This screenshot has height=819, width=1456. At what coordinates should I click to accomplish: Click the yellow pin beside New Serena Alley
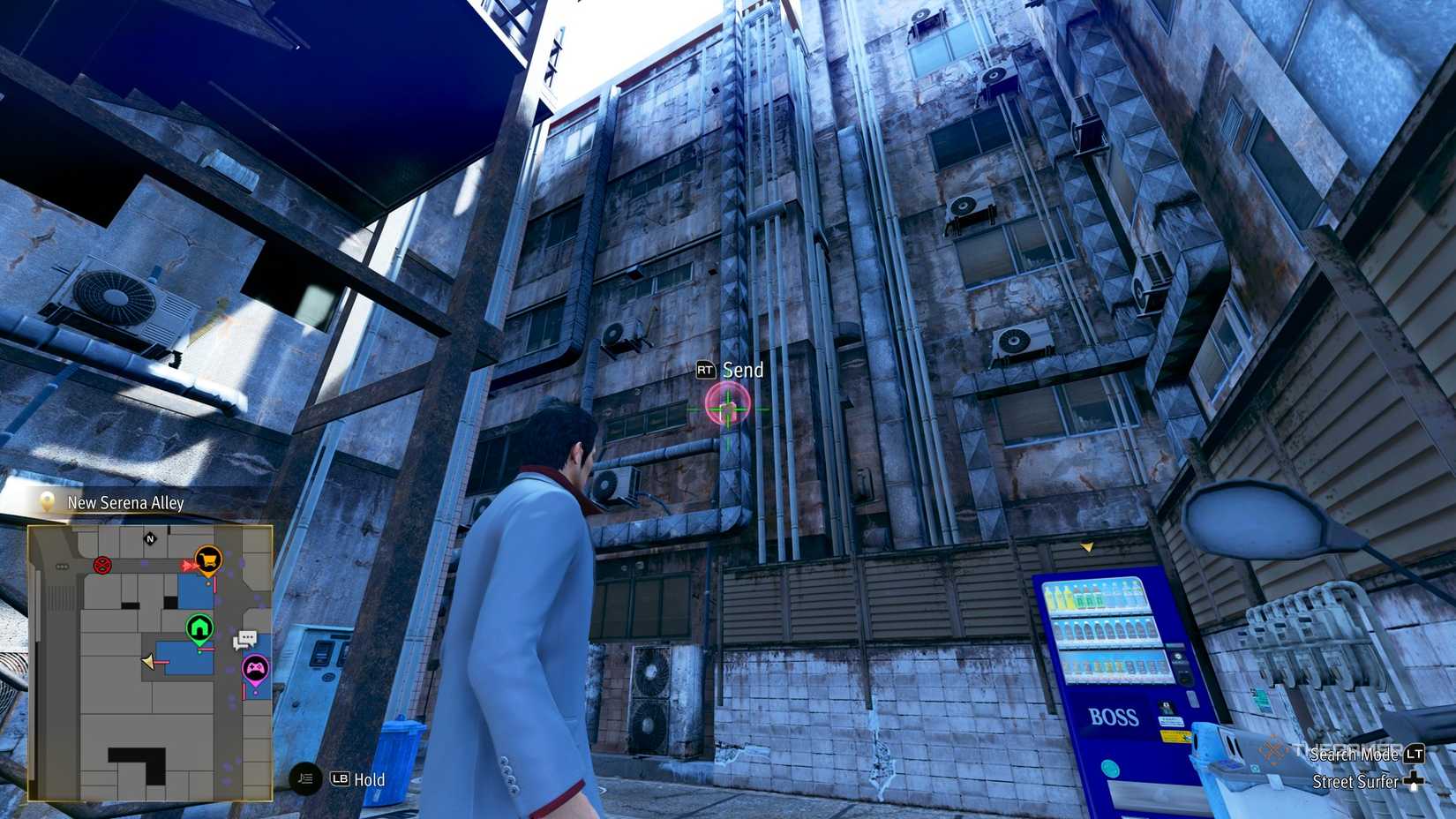[46, 502]
